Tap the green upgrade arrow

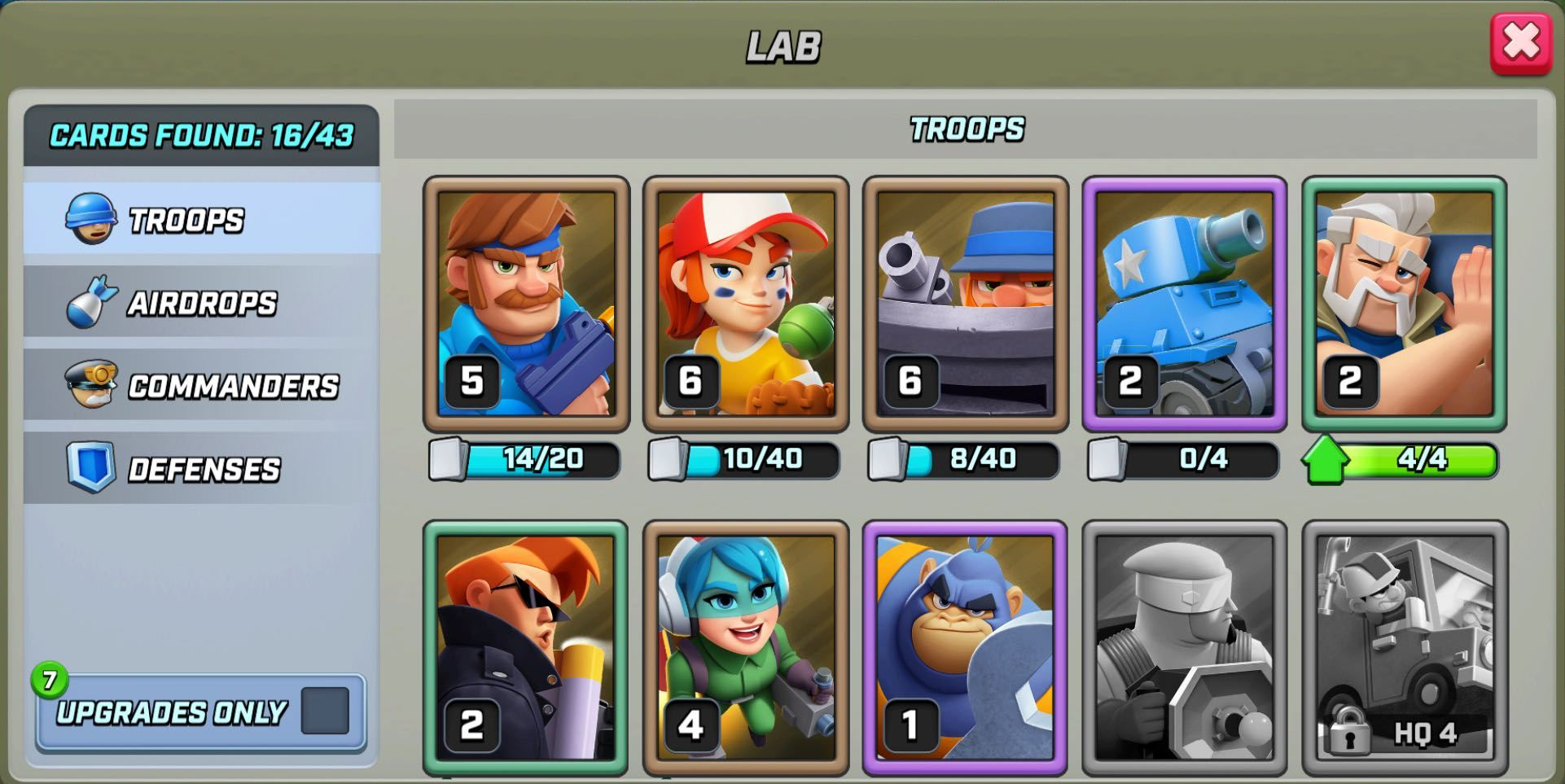tap(1325, 461)
